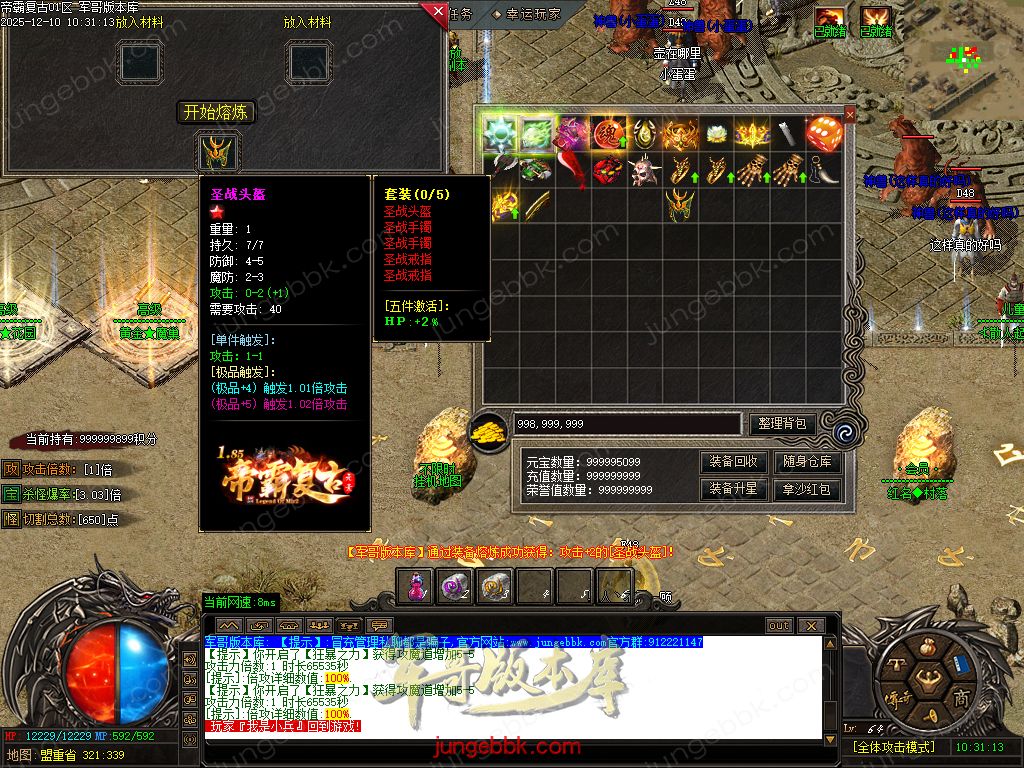
Task: Click the 开始熔炼 (start smelting) button
Action: click(x=217, y=112)
